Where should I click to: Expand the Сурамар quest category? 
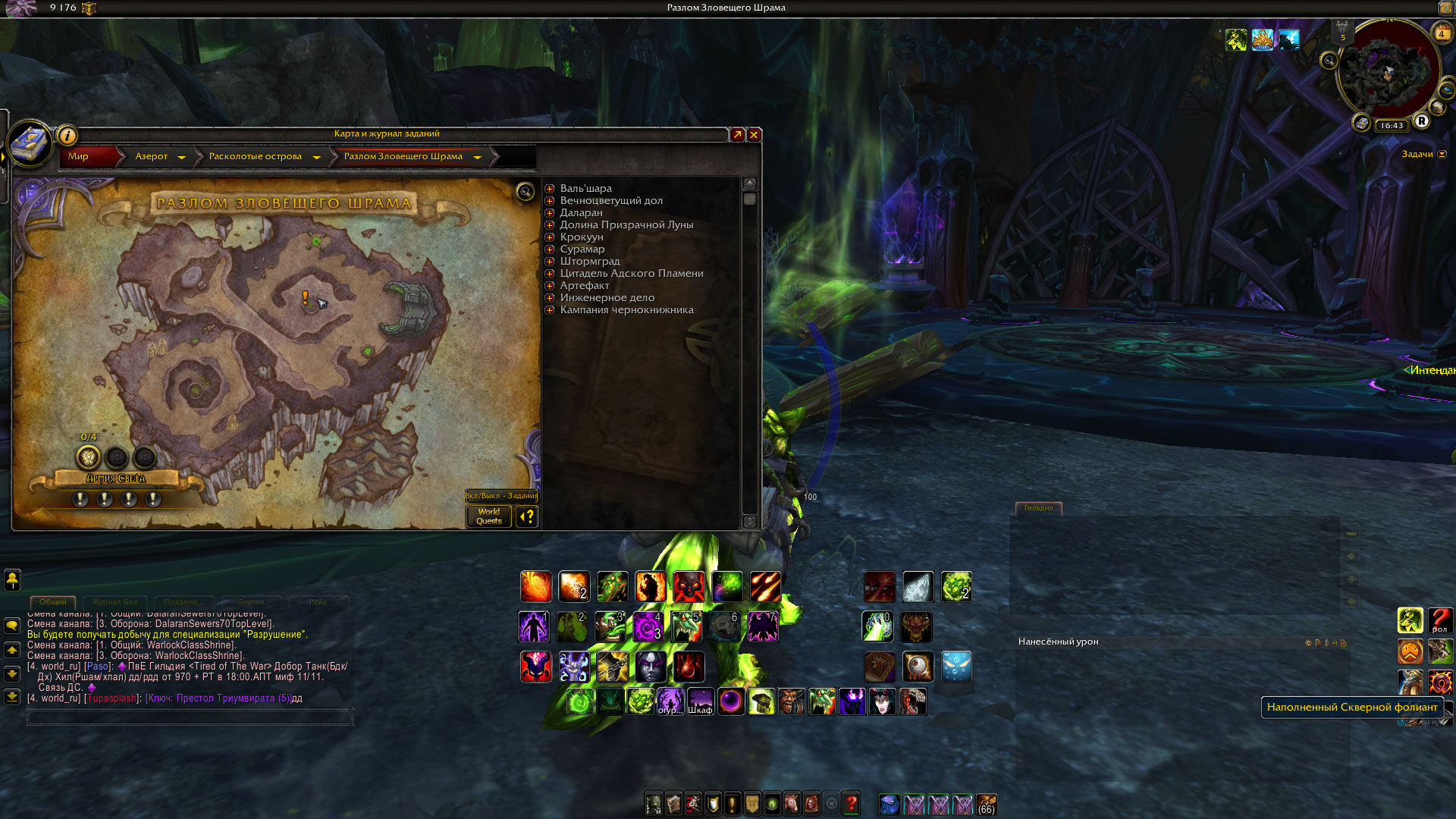coord(550,249)
